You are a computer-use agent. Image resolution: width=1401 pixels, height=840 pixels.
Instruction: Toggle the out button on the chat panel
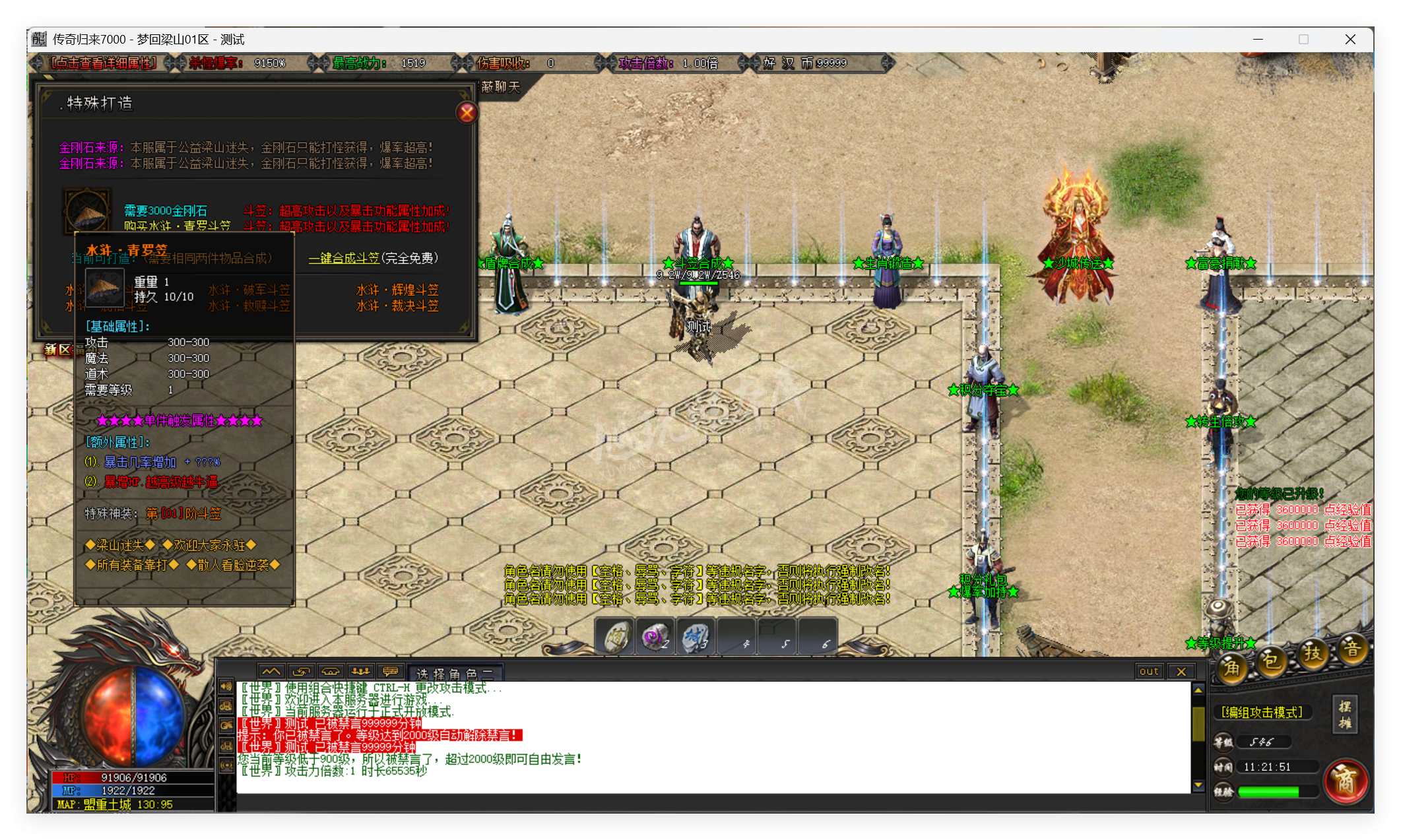point(1149,671)
